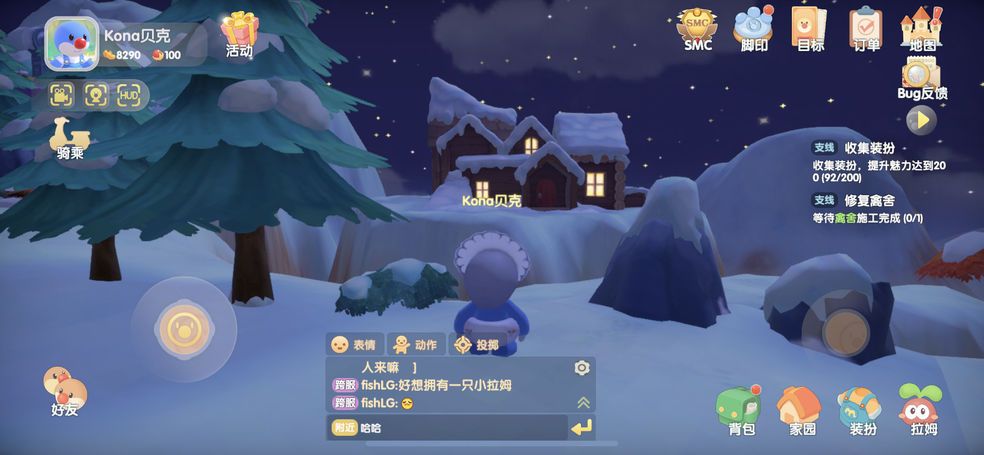Collapse the quest tracker arrow button
984x455 pixels.
coord(921,121)
